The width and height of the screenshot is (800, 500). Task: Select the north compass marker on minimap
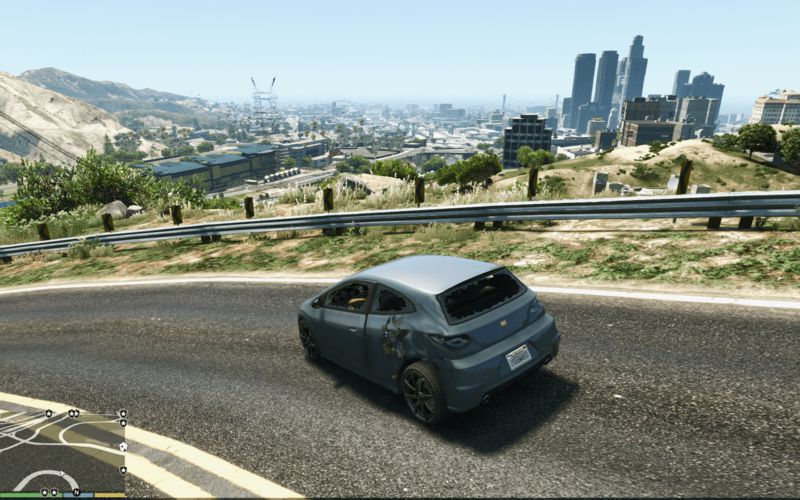pos(77,492)
